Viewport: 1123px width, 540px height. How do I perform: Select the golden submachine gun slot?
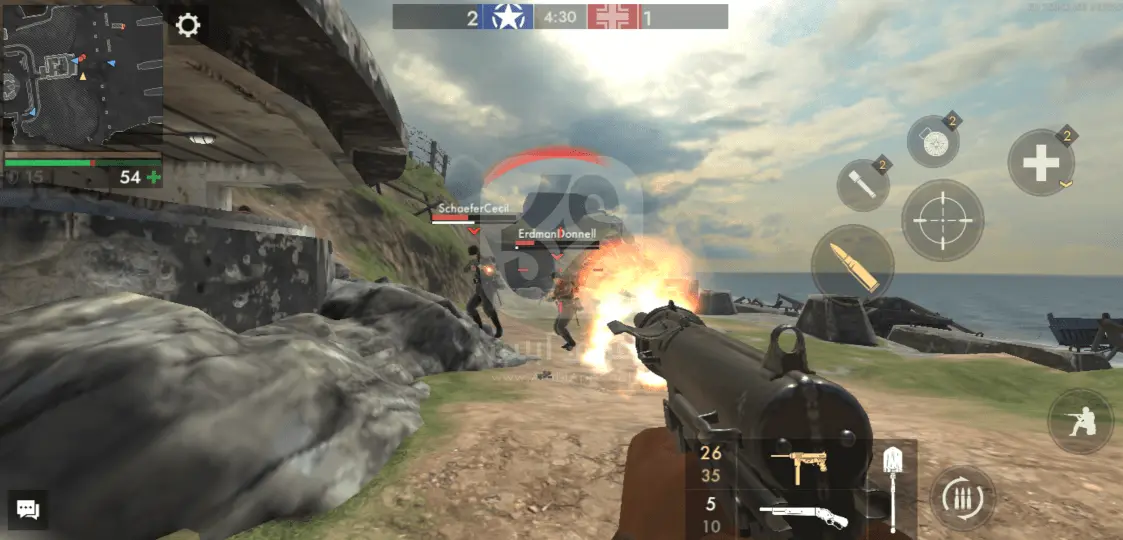click(799, 466)
